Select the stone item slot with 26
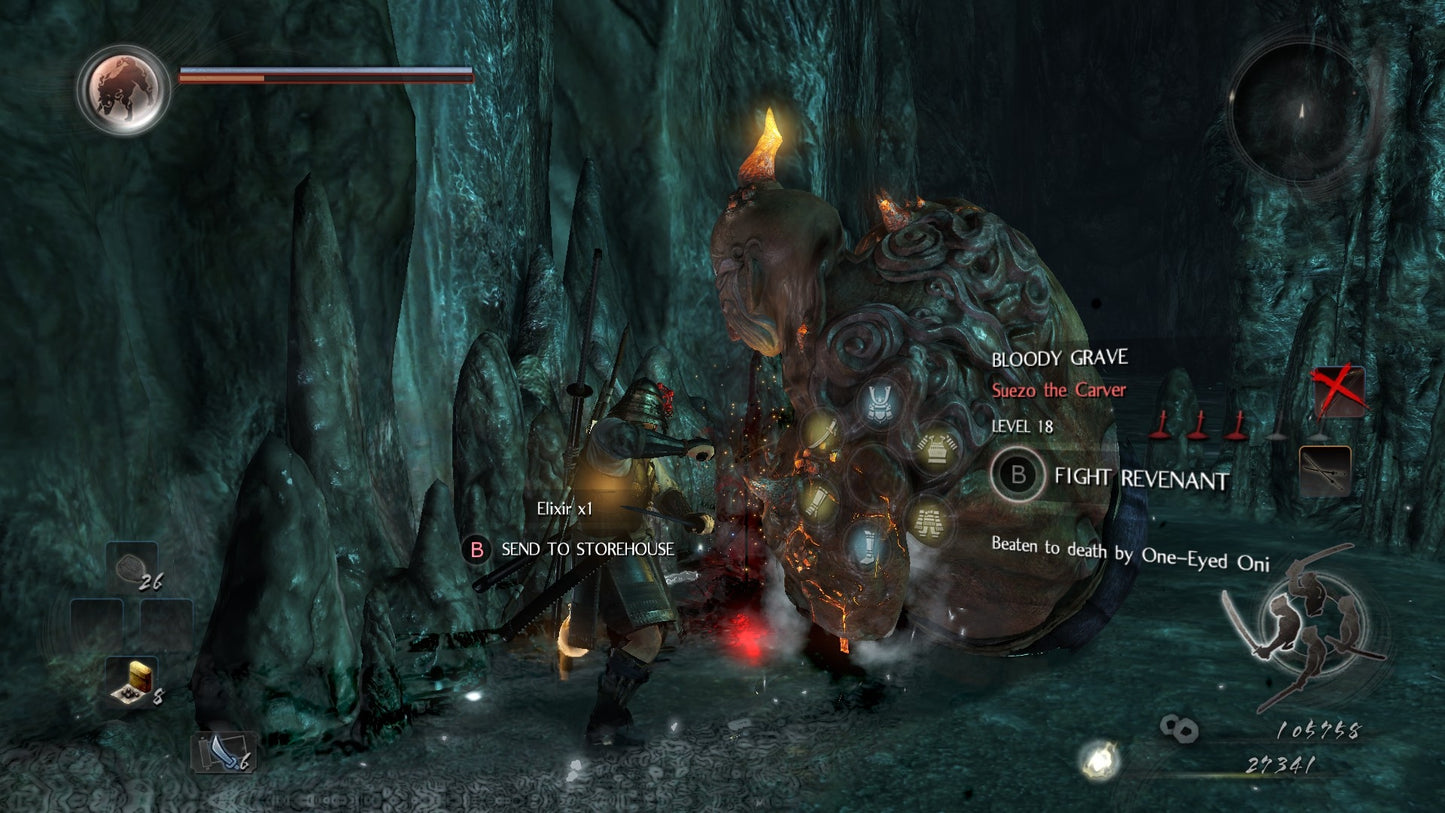Image resolution: width=1445 pixels, height=813 pixels. pyautogui.click(x=132, y=567)
